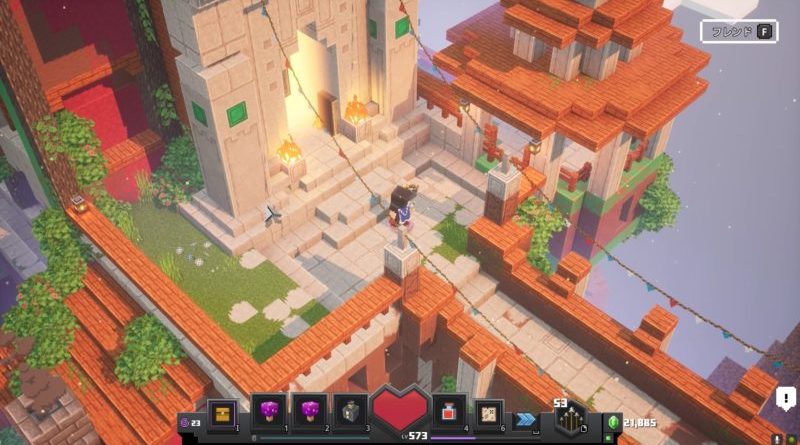Drink the red health potion

click(x=449, y=410)
